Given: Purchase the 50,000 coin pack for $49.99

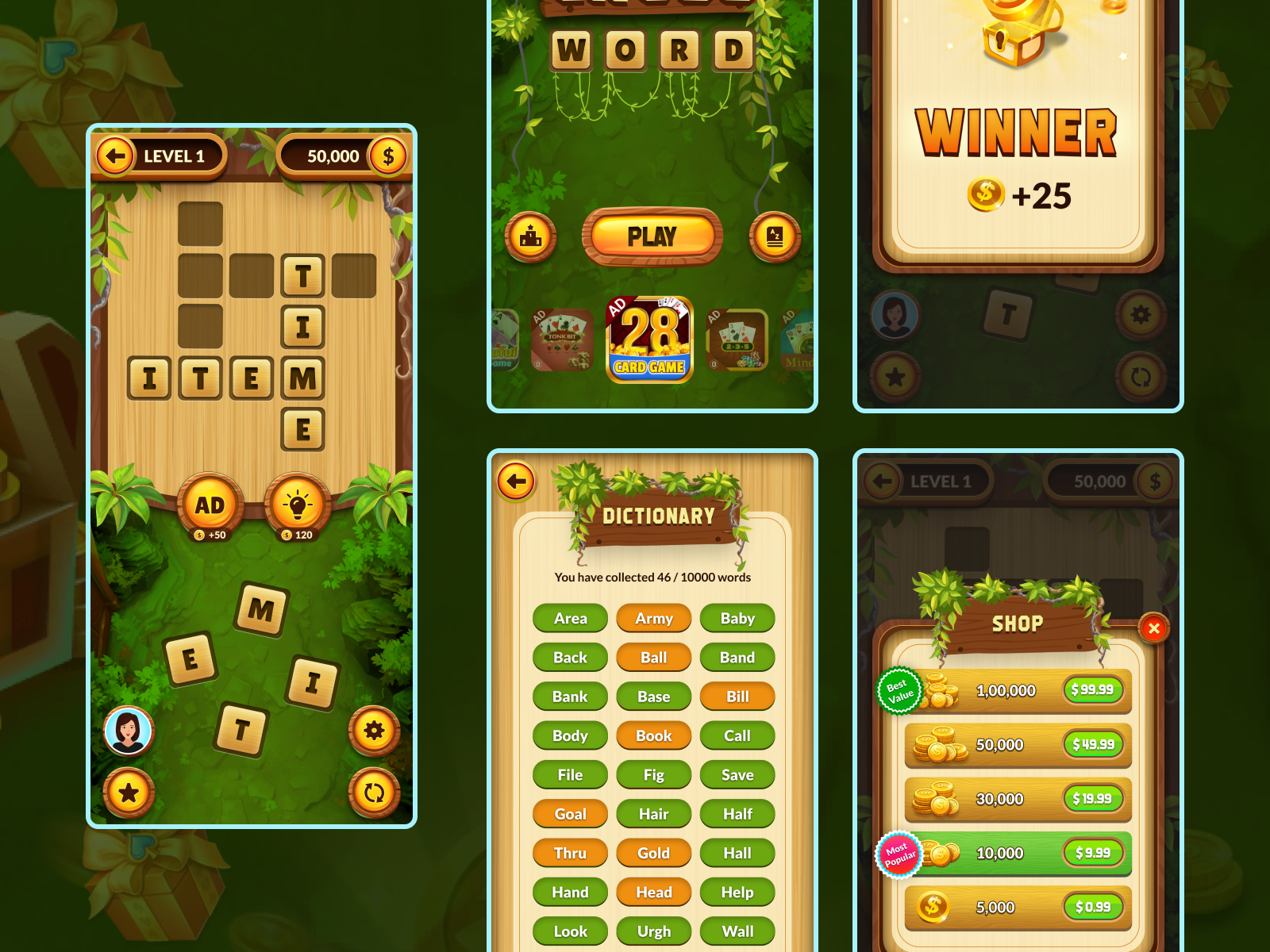Looking at the screenshot, I should [1093, 744].
